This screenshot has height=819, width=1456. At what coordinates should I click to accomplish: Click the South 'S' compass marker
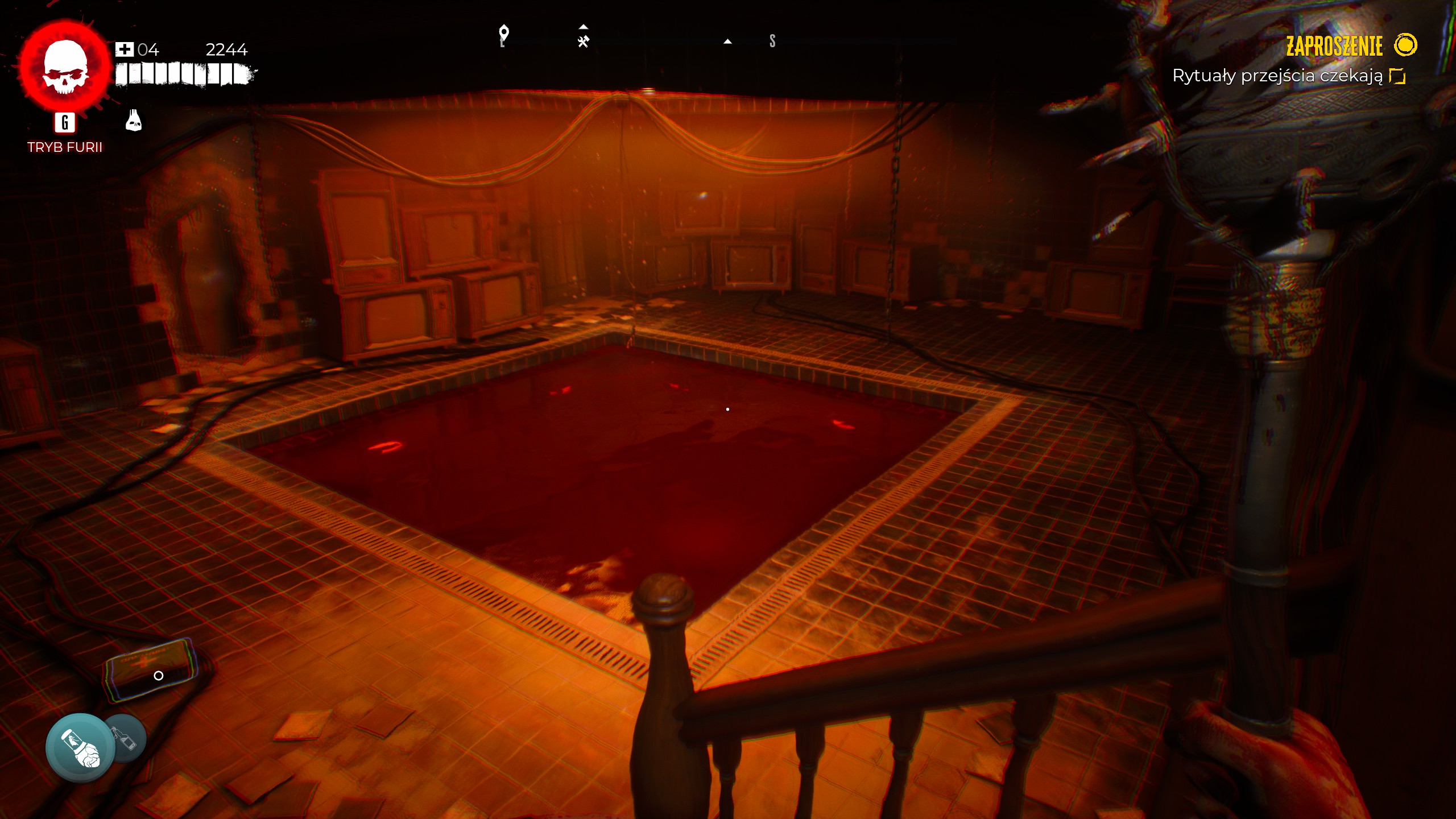click(772, 41)
